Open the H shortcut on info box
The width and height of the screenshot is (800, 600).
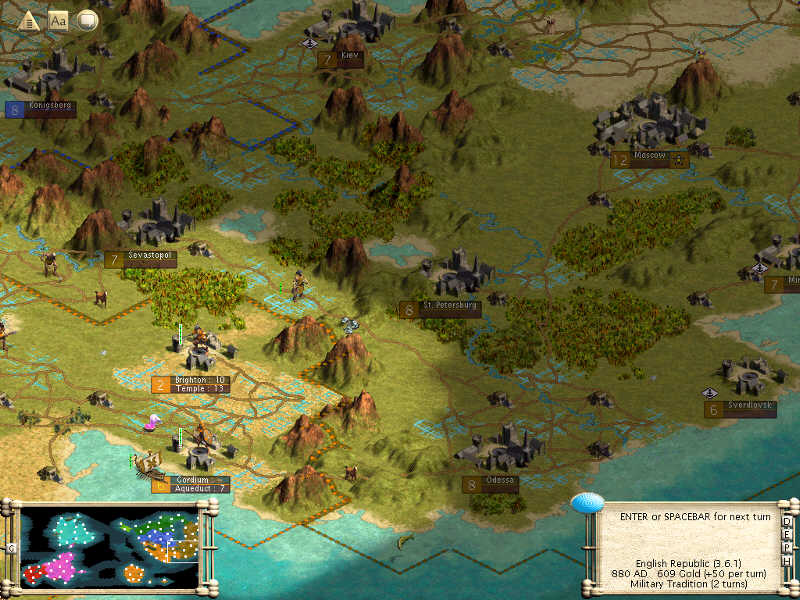point(788,559)
